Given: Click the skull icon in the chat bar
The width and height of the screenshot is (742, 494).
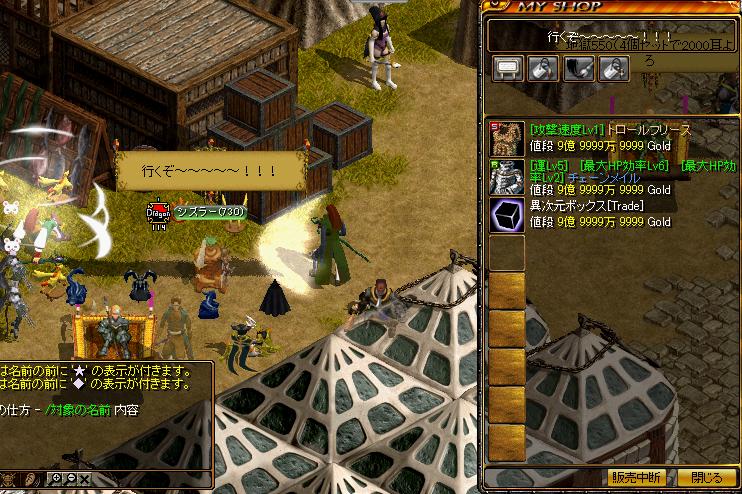Looking at the screenshot, I should 8,480.
